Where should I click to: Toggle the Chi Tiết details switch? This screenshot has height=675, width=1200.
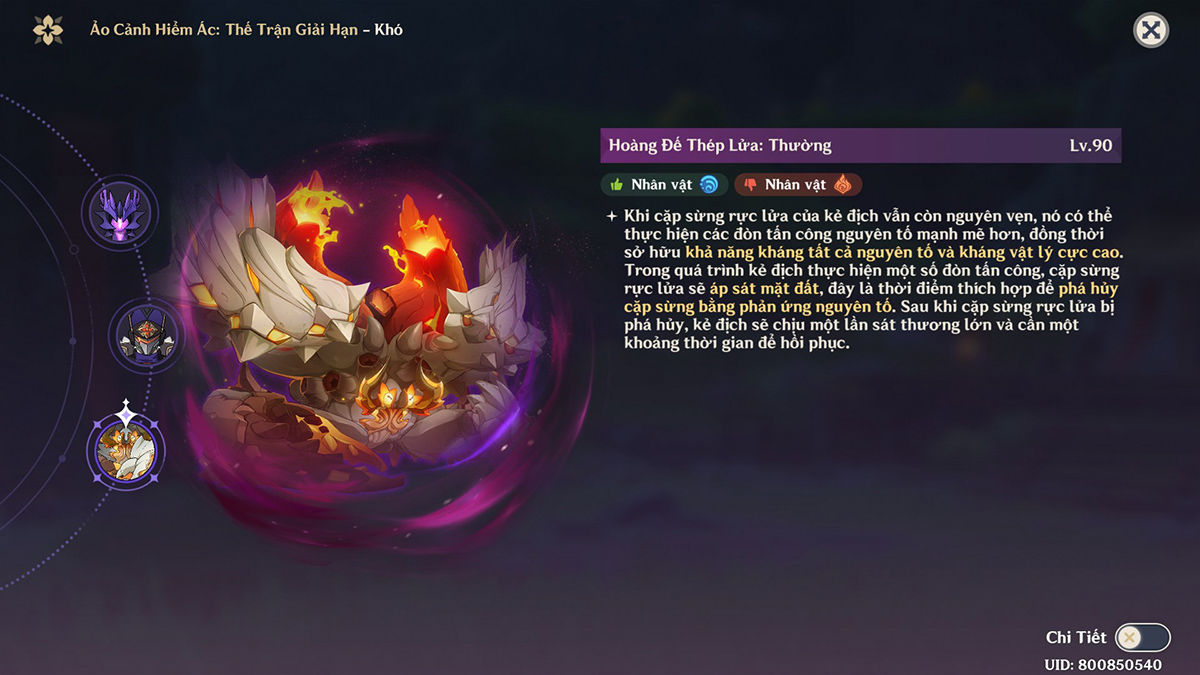pos(1142,637)
